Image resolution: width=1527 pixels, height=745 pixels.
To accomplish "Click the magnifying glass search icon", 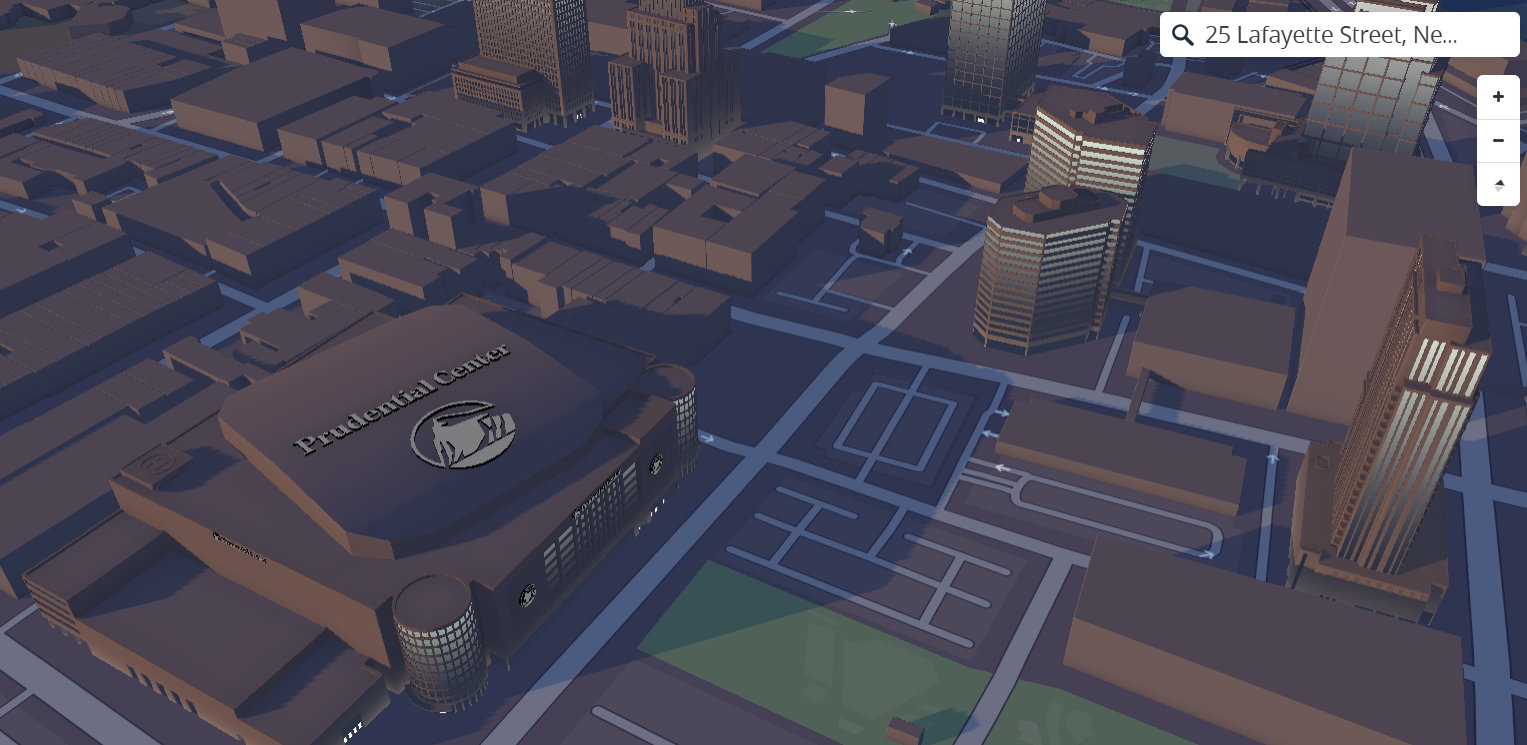I will click(1183, 34).
